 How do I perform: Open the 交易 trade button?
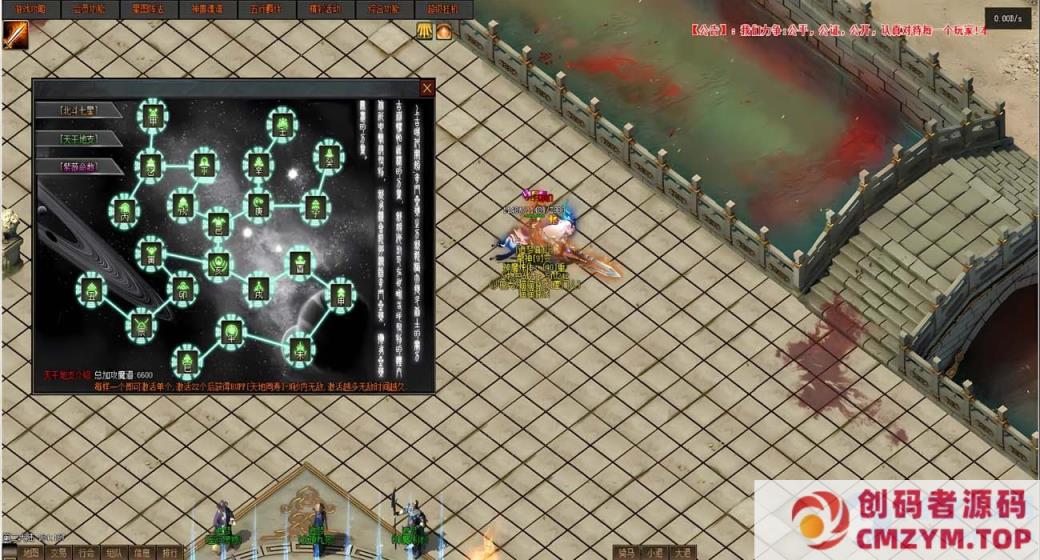(x=59, y=552)
